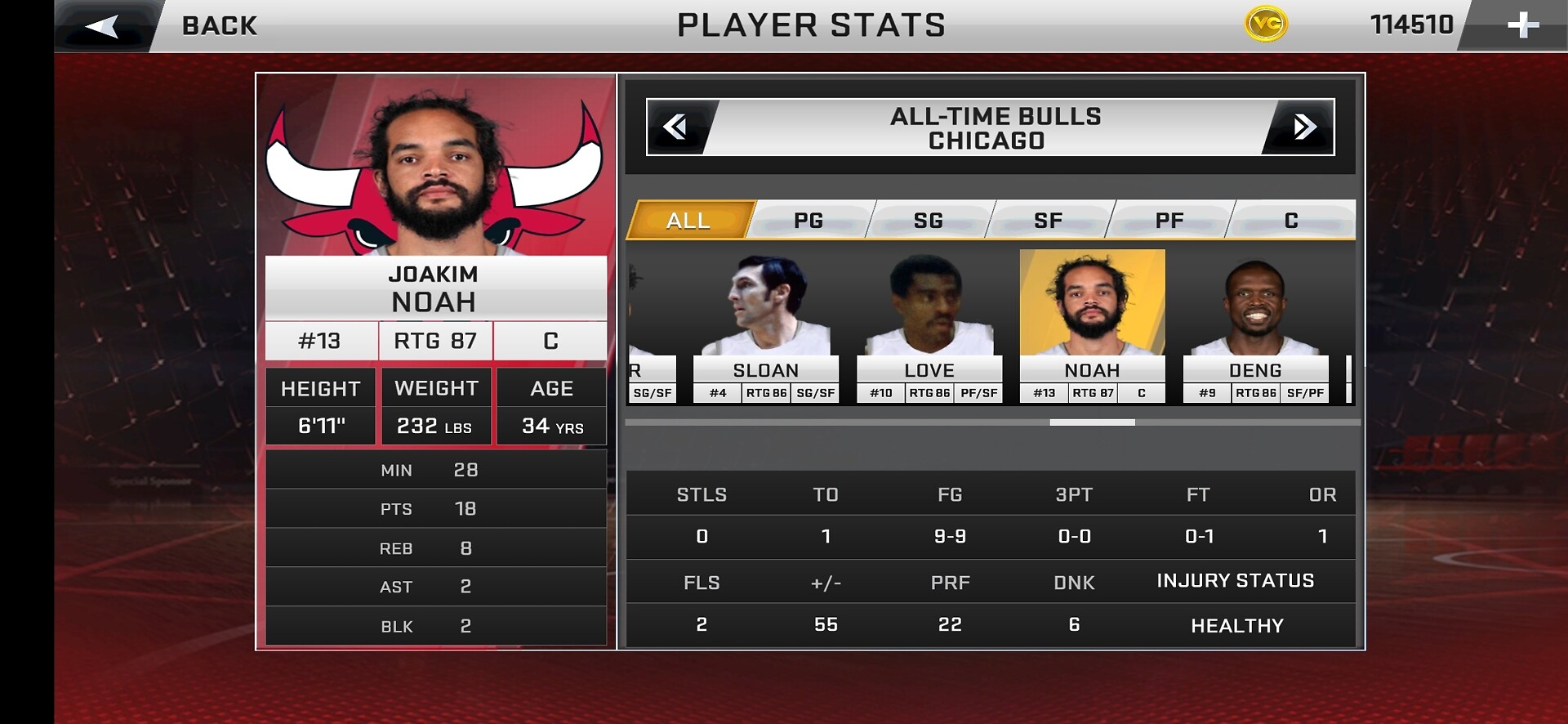Switch to next team with right arrow
1568x724 pixels.
pyautogui.click(x=1303, y=127)
